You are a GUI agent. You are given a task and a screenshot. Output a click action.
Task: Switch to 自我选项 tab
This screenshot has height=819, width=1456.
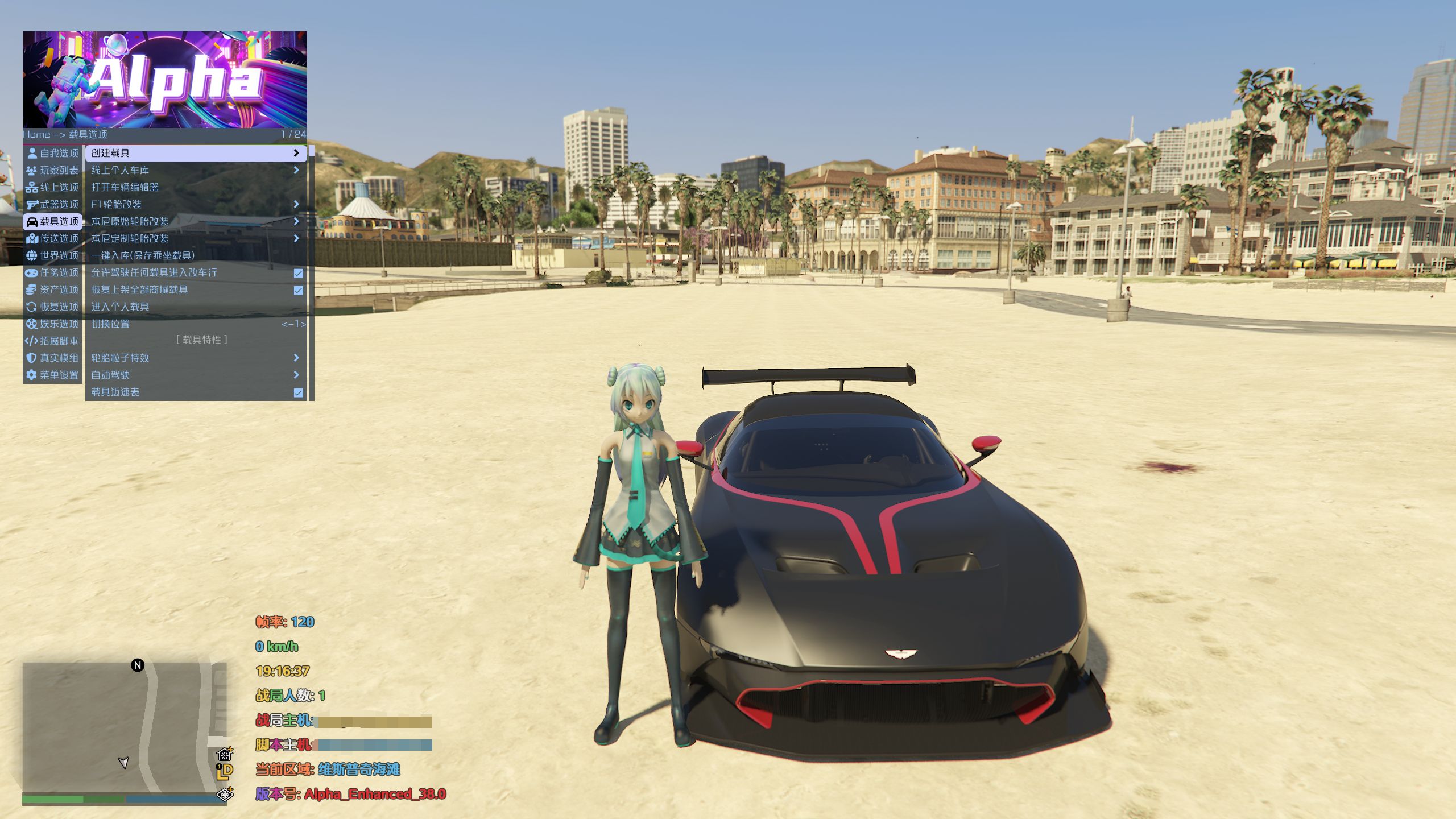(53, 153)
